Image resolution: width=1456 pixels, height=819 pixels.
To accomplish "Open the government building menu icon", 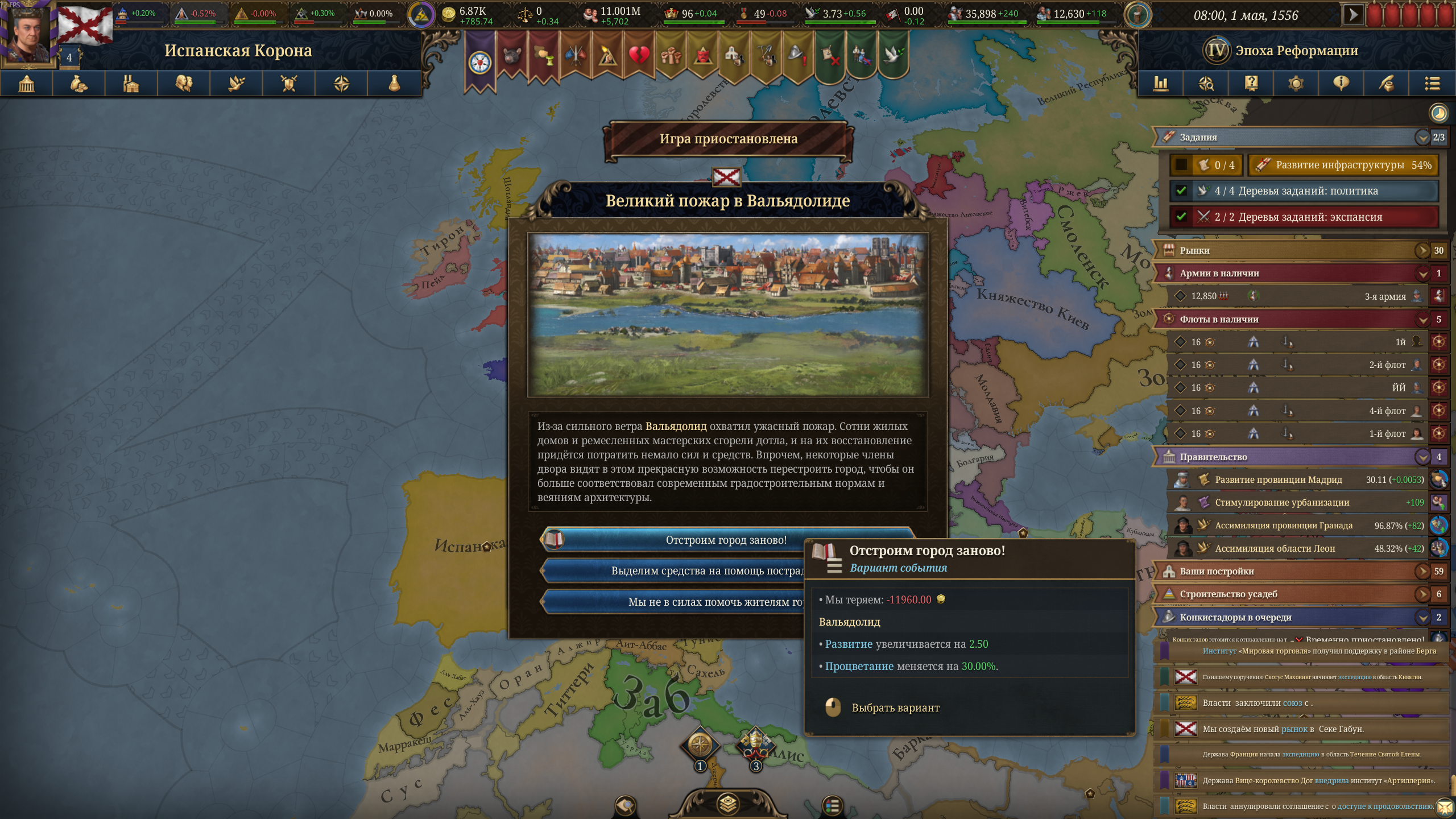I will point(27,84).
